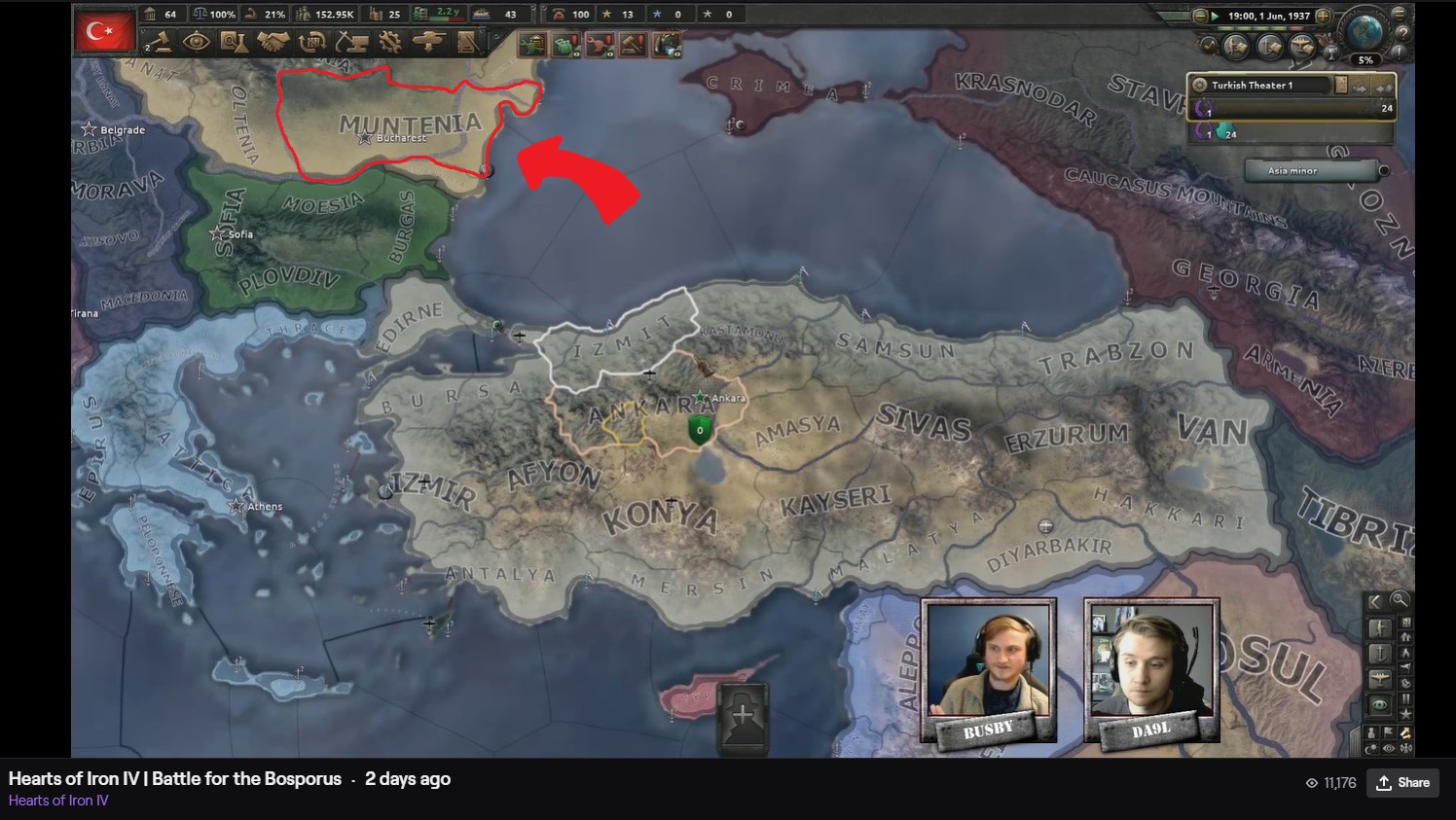This screenshot has width=1456, height=820.
Task: Open the Hearts of Iron IV channel link
Action: pyautogui.click(x=56, y=800)
